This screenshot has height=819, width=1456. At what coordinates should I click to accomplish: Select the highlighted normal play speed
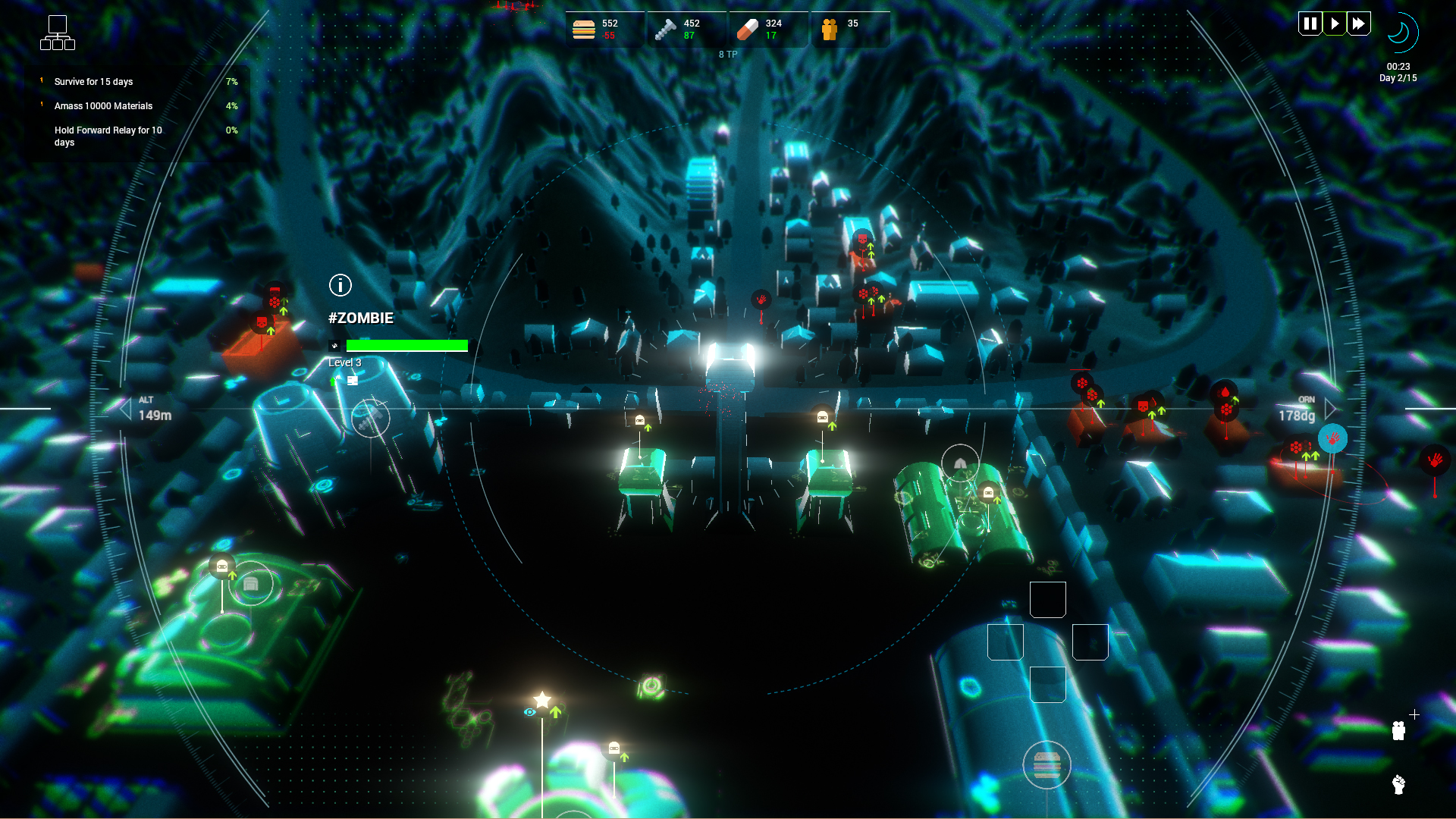click(1335, 24)
